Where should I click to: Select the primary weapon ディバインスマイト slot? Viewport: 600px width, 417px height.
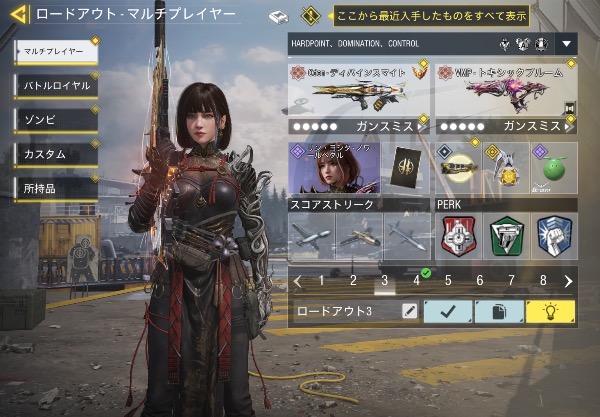(359, 90)
